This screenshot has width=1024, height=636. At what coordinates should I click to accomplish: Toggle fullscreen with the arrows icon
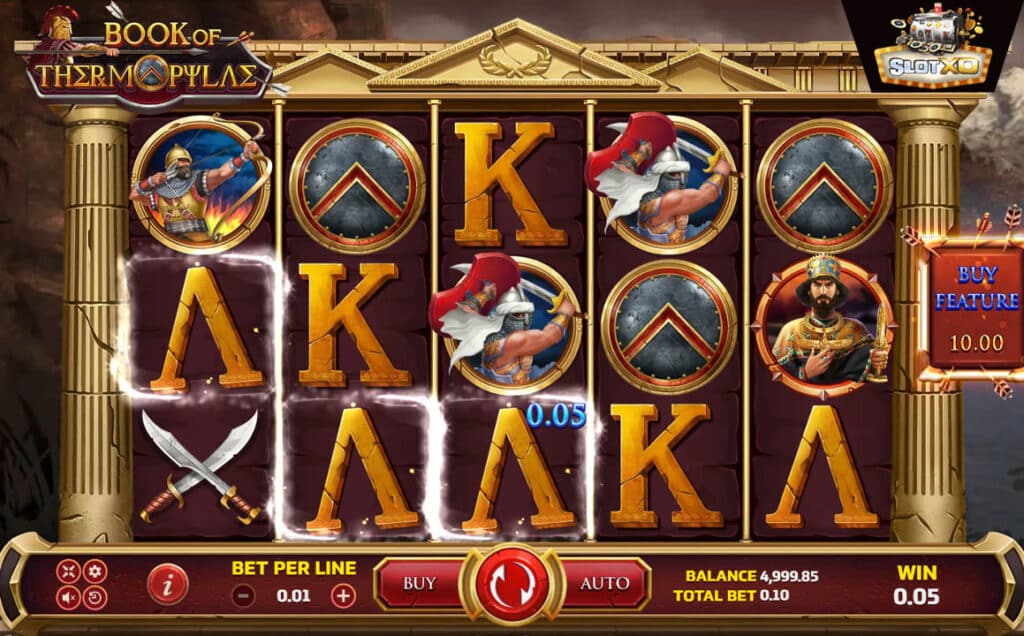pyautogui.click(x=68, y=571)
